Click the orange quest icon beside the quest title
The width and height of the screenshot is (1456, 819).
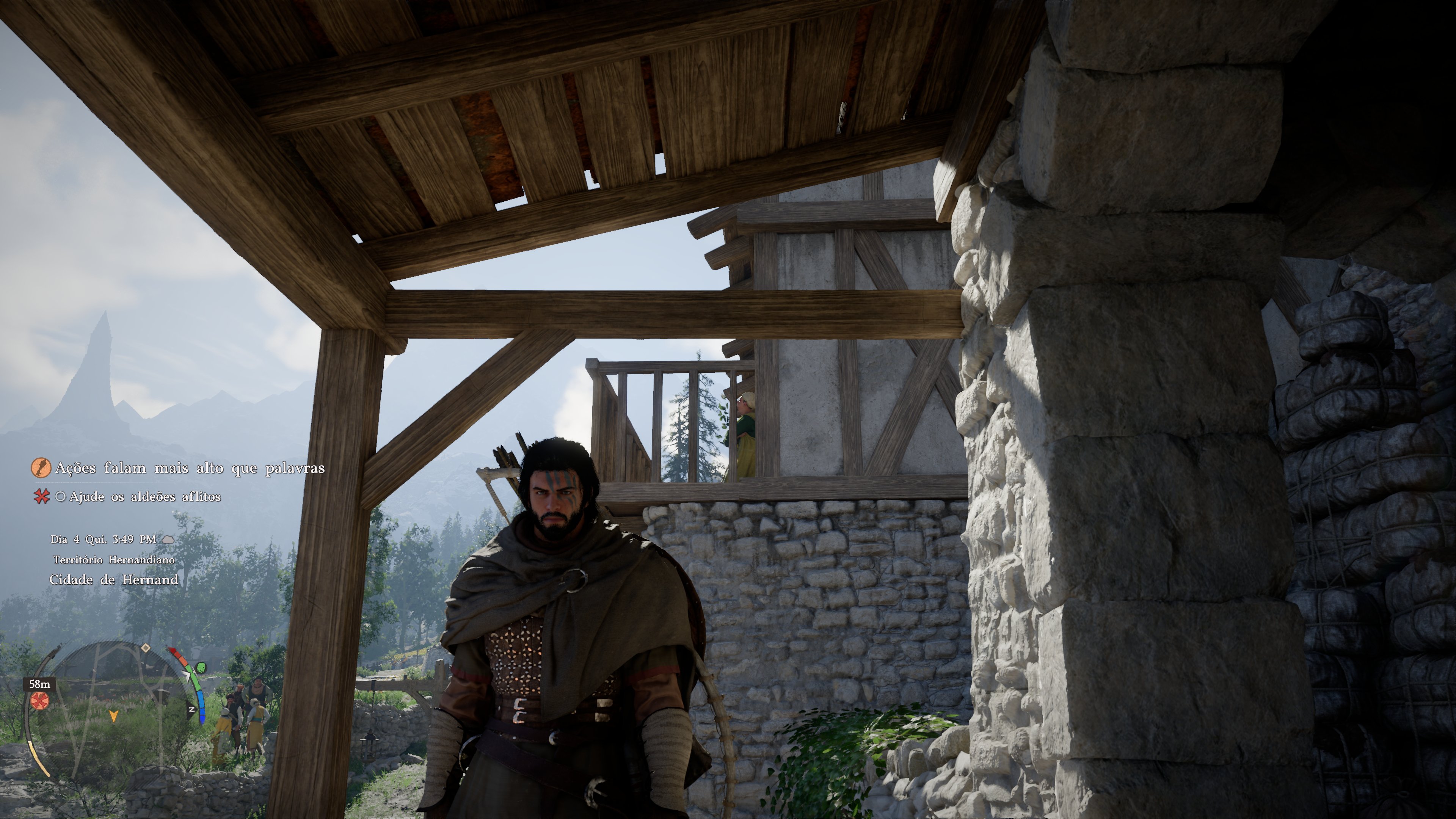pos(41,468)
